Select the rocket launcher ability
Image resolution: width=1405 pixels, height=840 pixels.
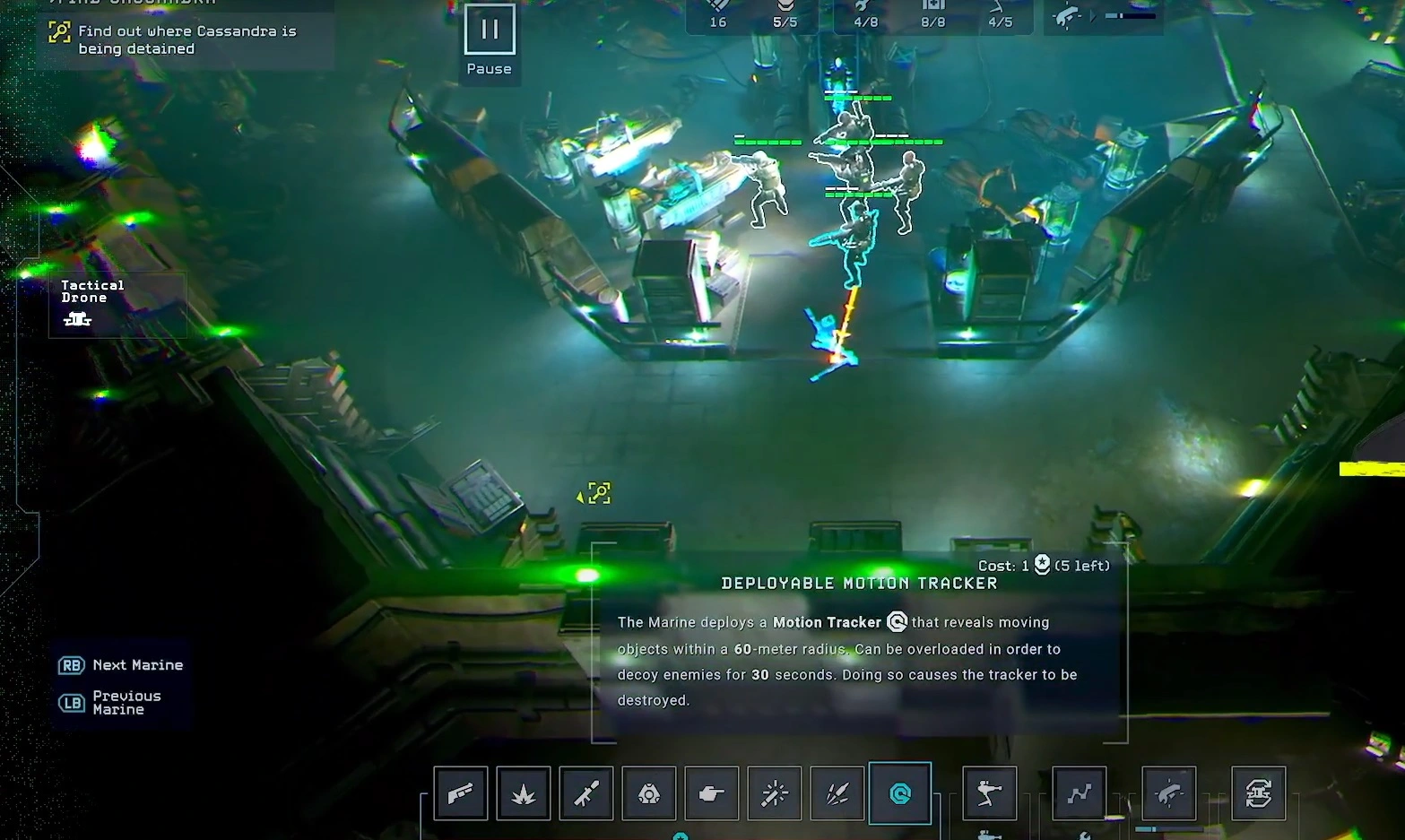coord(586,793)
